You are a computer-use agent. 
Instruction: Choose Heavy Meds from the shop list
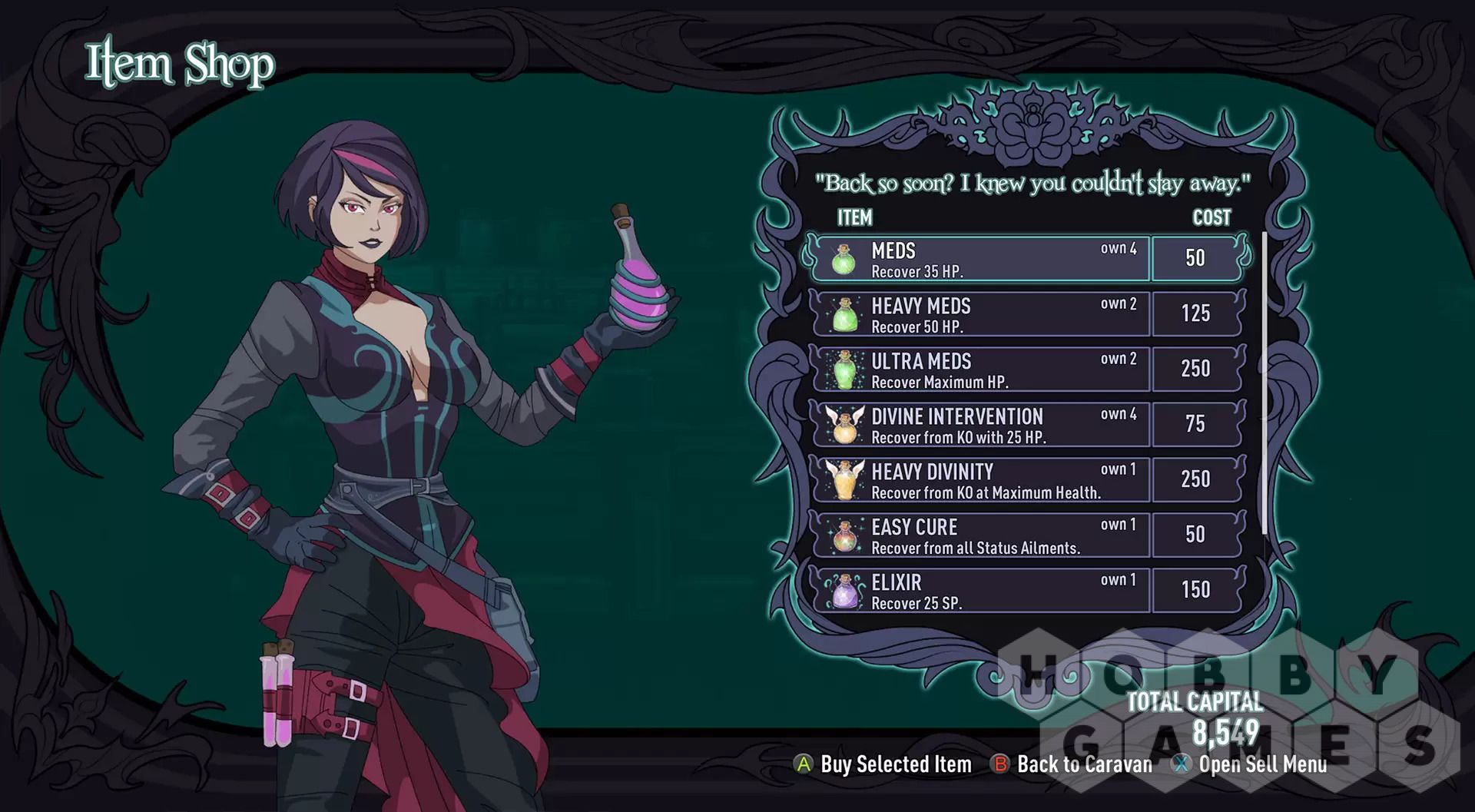point(979,314)
